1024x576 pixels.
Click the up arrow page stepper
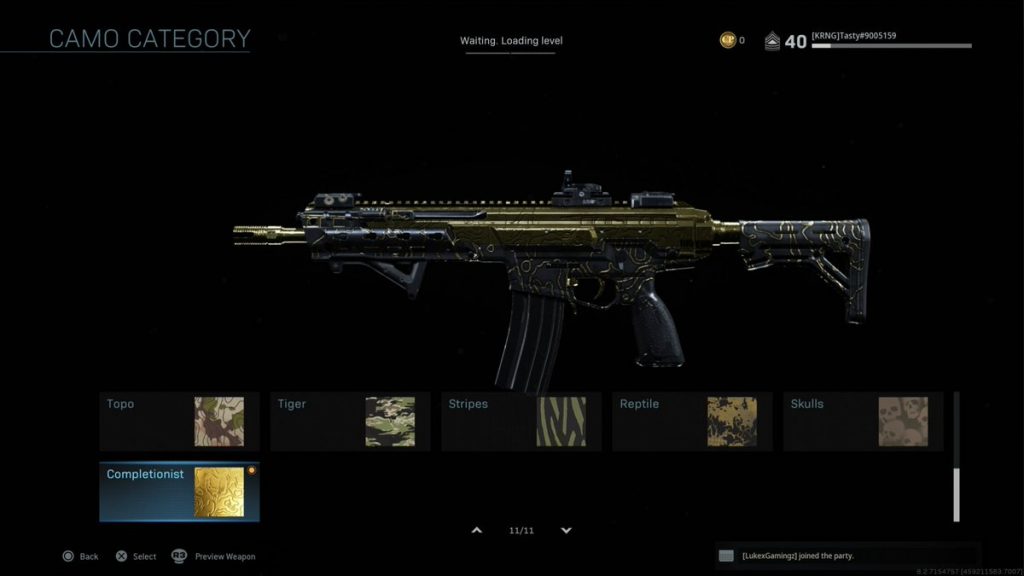pyautogui.click(x=477, y=530)
